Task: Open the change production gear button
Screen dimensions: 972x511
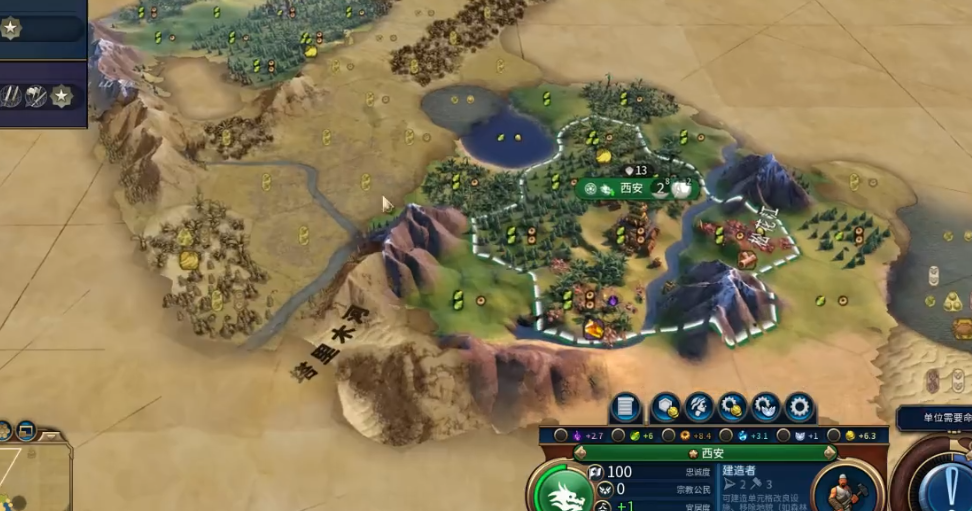Action: 798,408
